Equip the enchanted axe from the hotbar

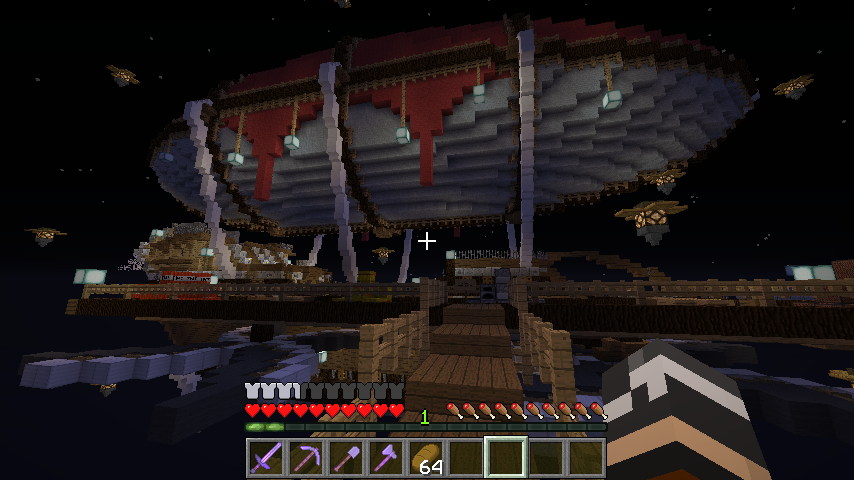click(x=386, y=458)
